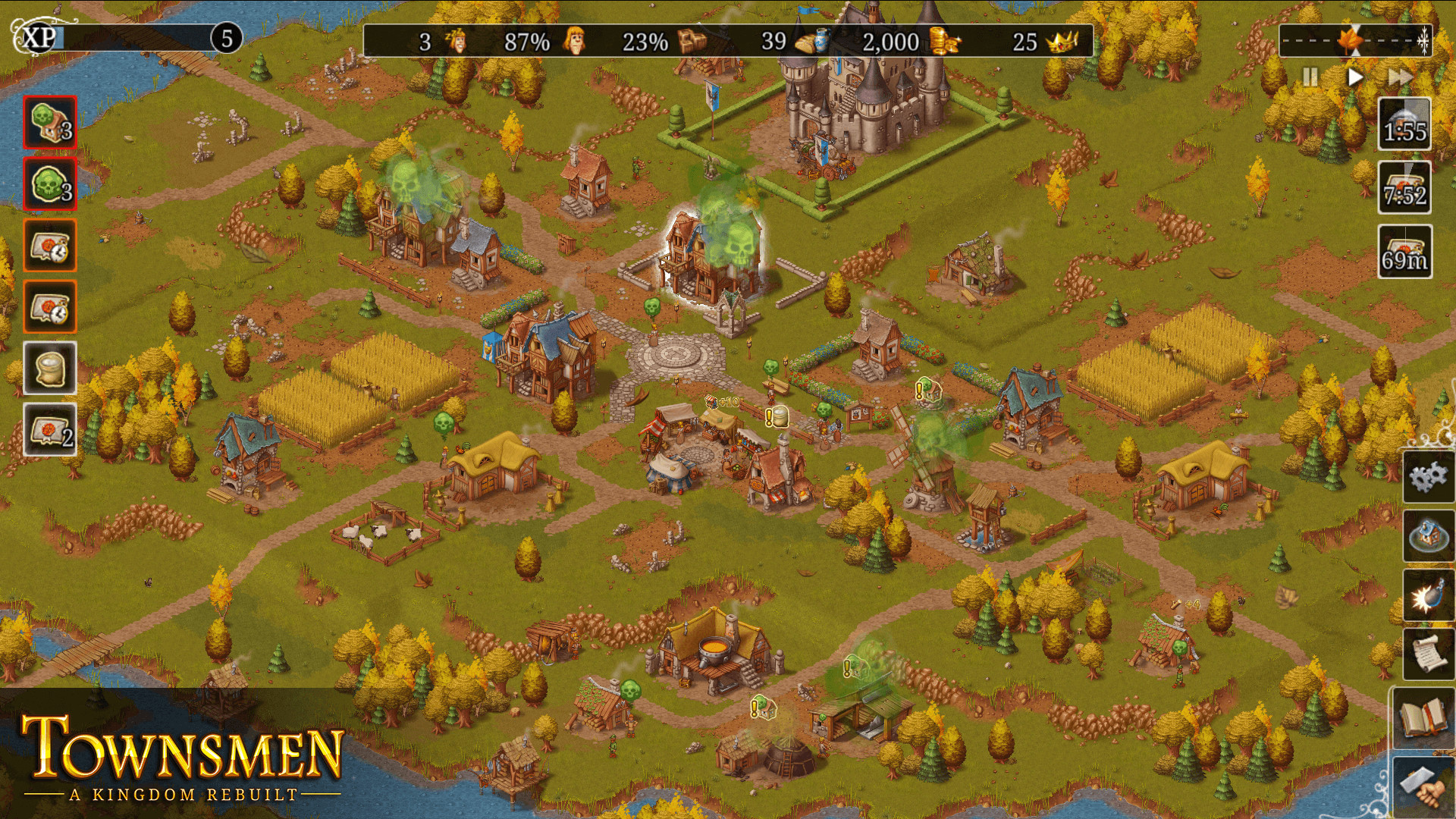
Task: Click the event timer showing 7:52
Action: pyautogui.click(x=1404, y=186)
